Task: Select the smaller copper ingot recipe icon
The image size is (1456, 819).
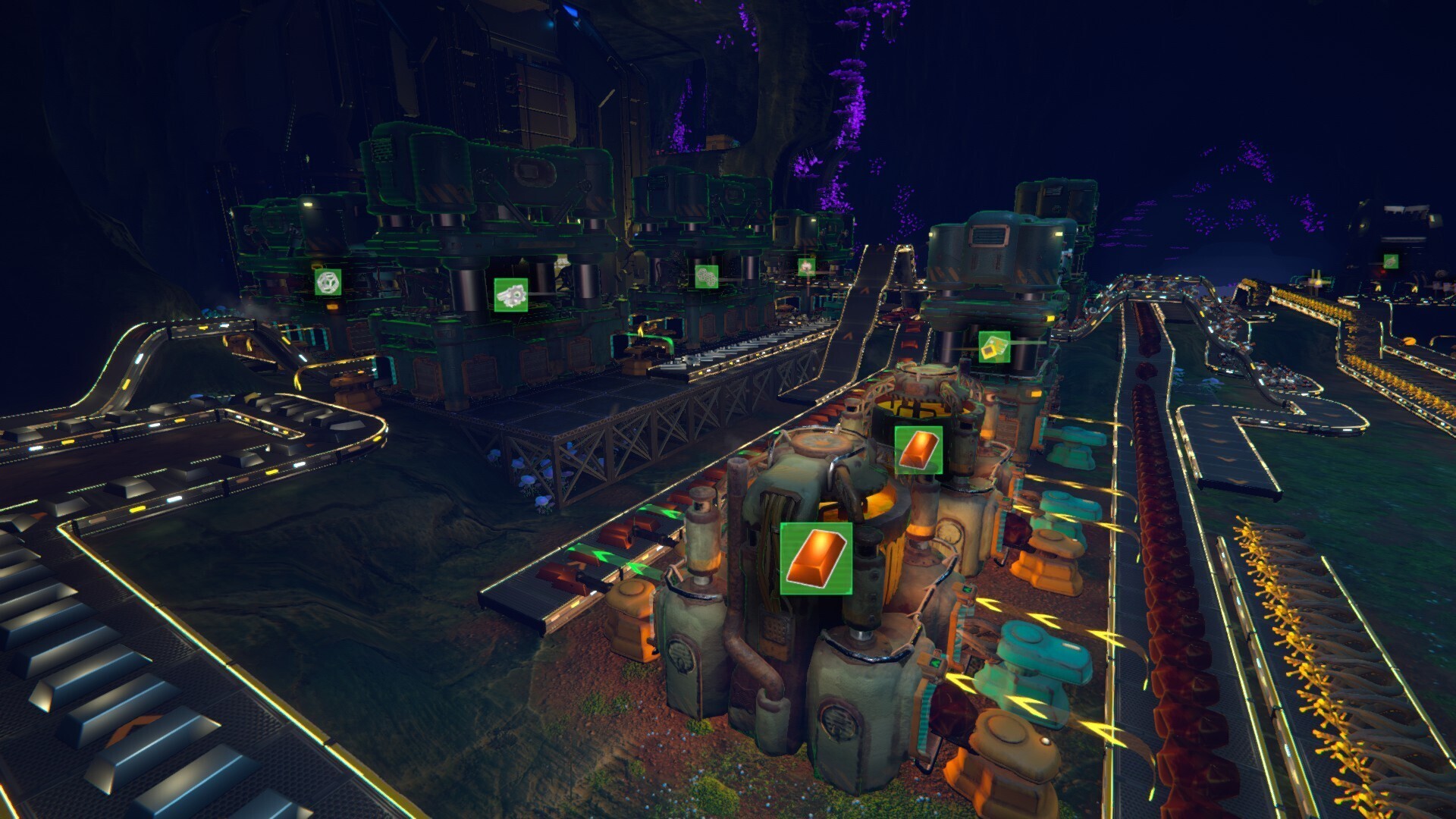Action: point(918,450)
